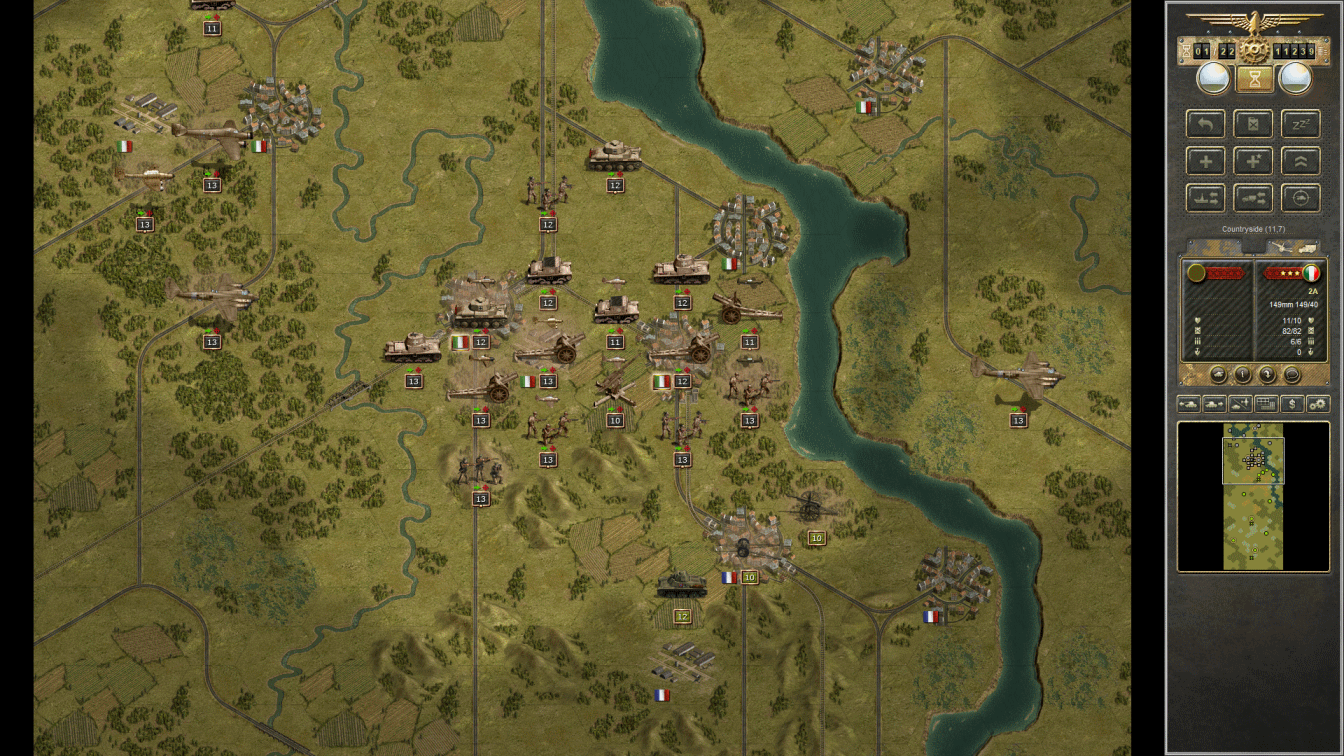Image resolution: width=1344 pixels, height=756 pixels.
Task: Mount the truck transport button
Action: [1253, 197]
